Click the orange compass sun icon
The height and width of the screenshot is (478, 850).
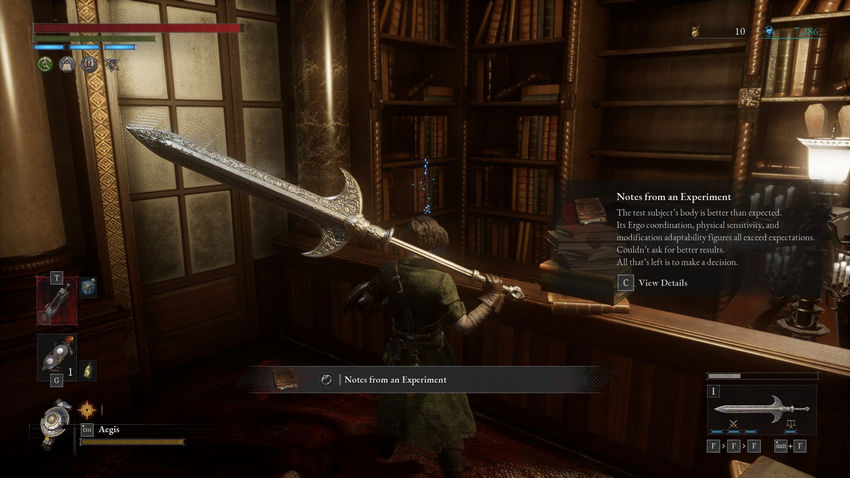coord(87,408)
